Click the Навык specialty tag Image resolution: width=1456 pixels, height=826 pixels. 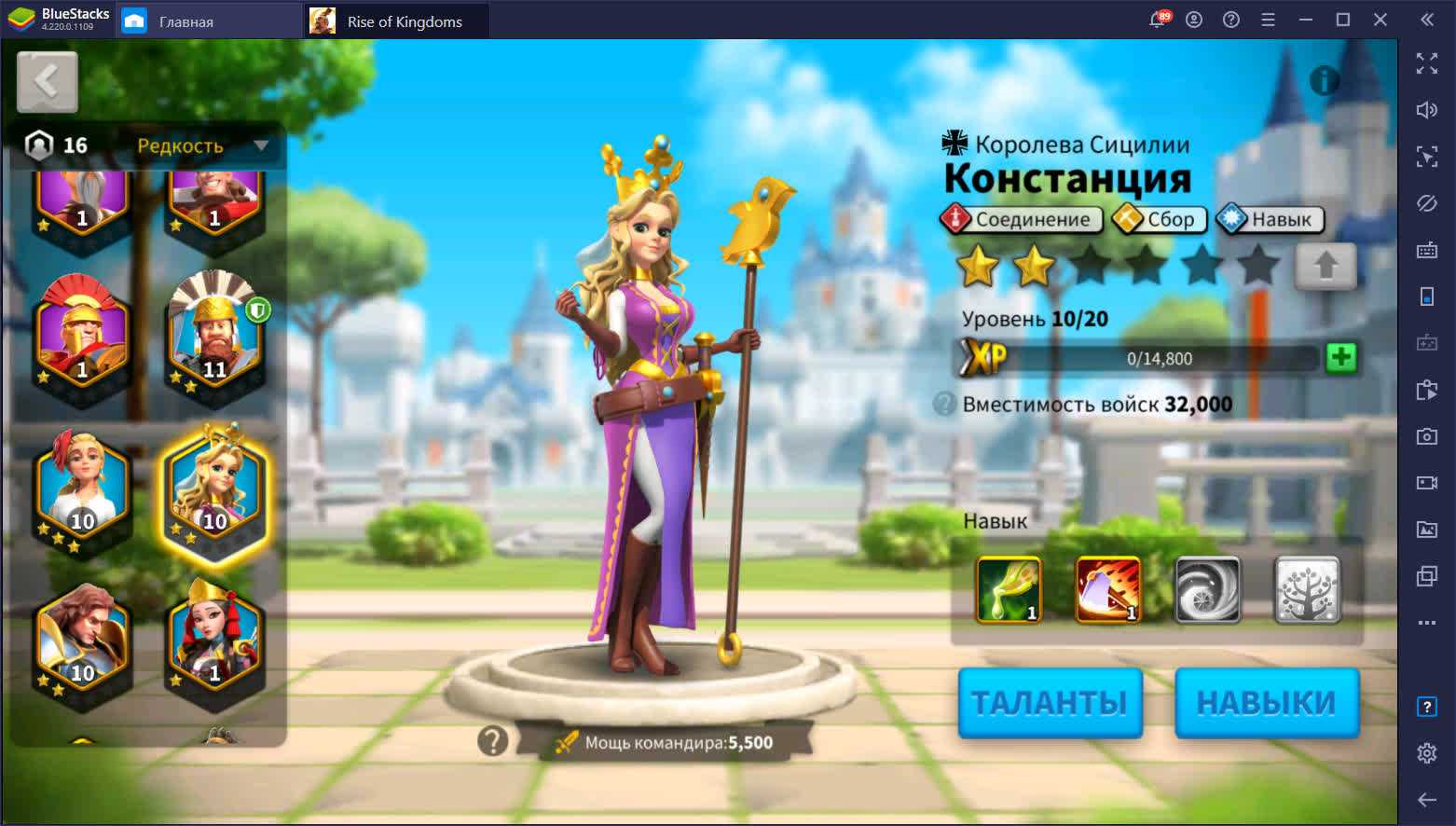pos(1270,220)
